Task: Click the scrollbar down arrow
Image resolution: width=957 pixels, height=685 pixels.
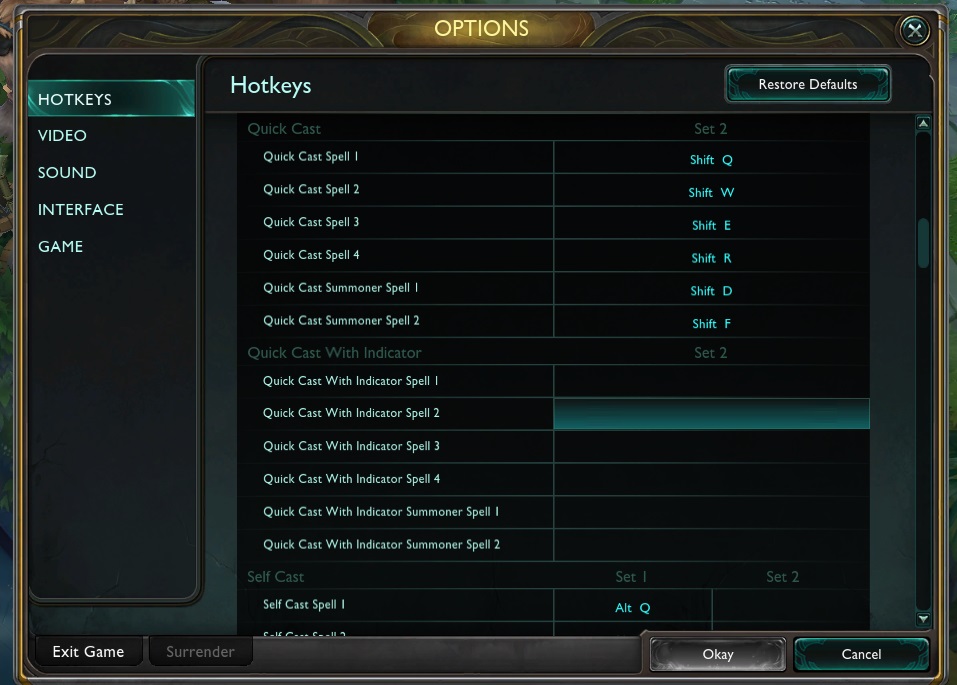Action: pos(923,620)
